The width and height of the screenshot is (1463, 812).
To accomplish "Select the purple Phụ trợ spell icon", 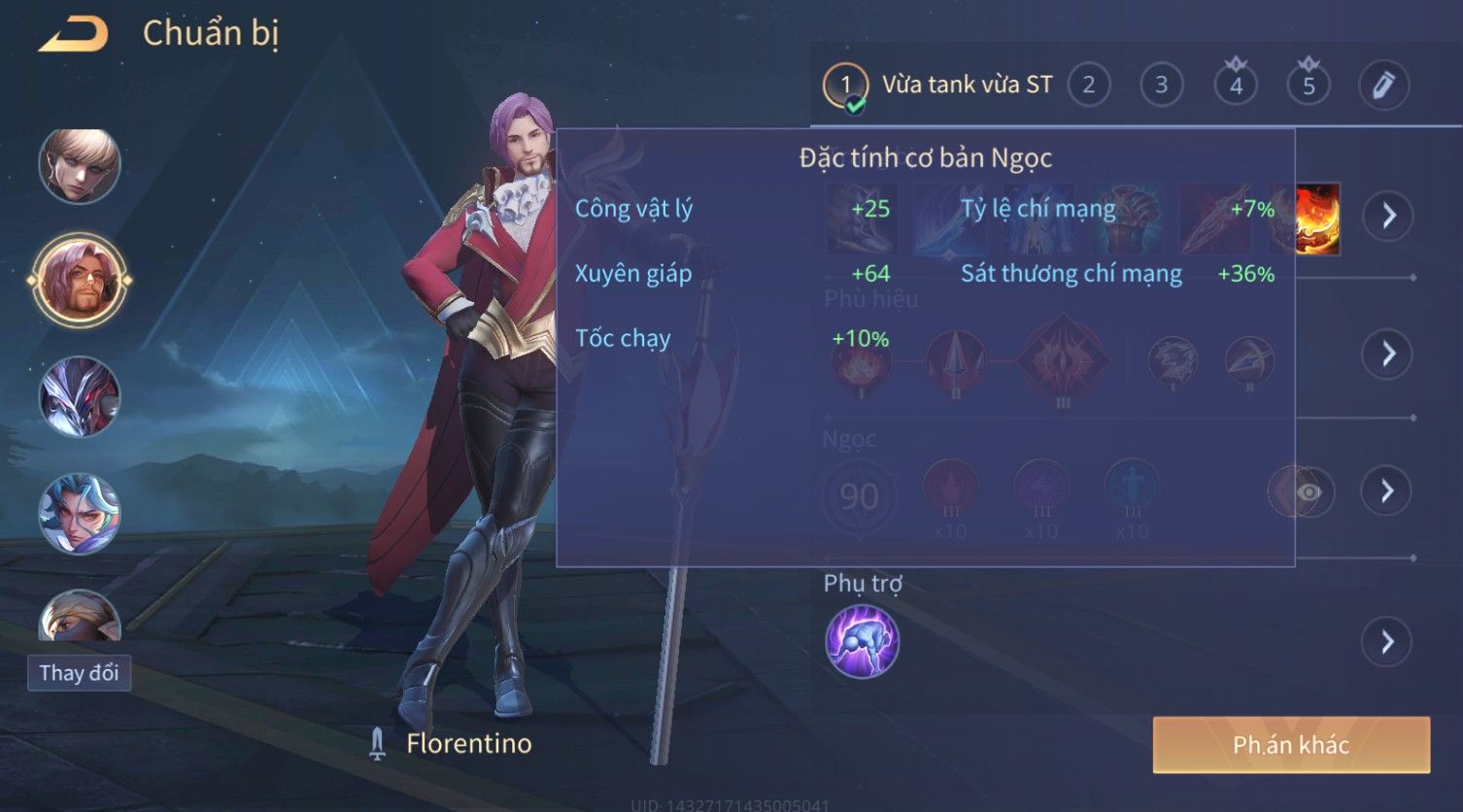I will (x=862, y=641).
